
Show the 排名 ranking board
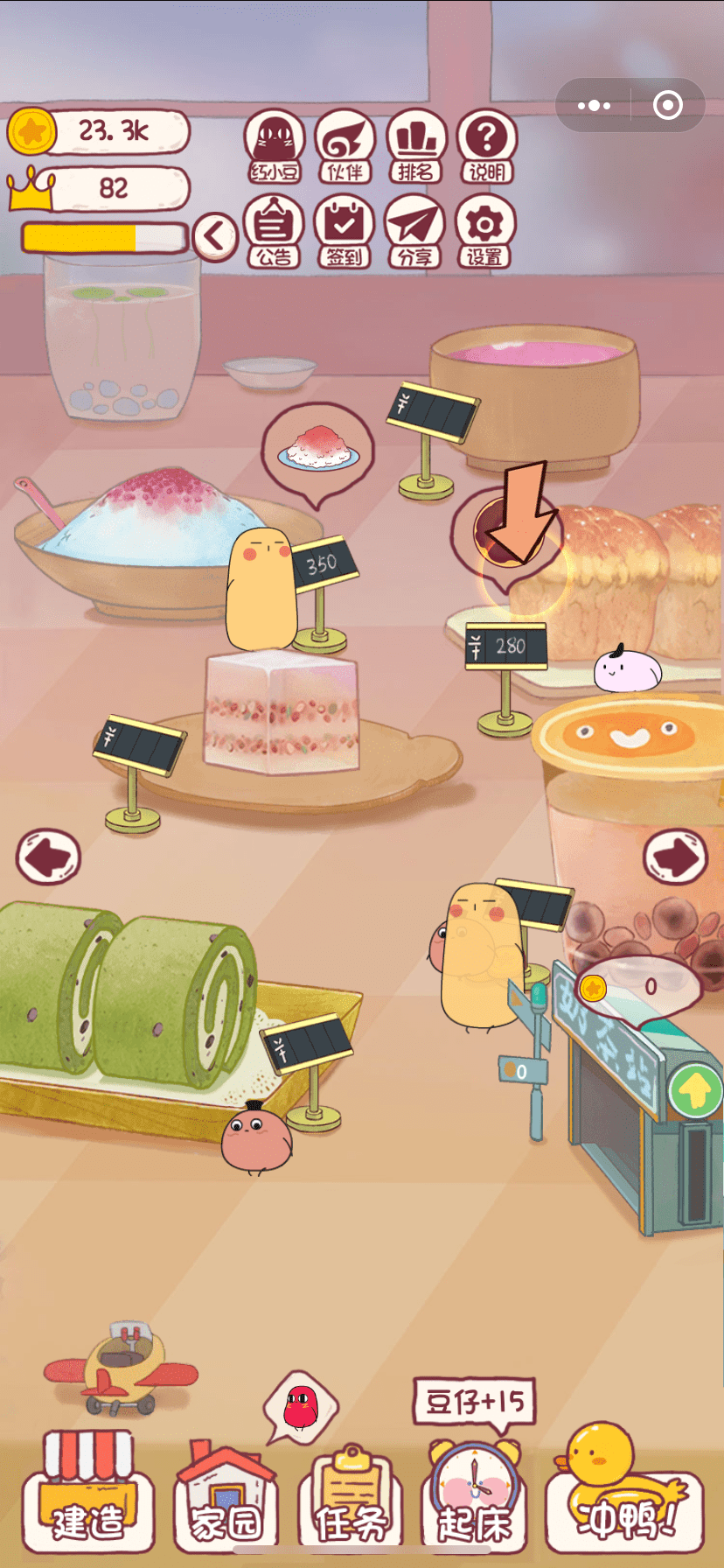416,147
